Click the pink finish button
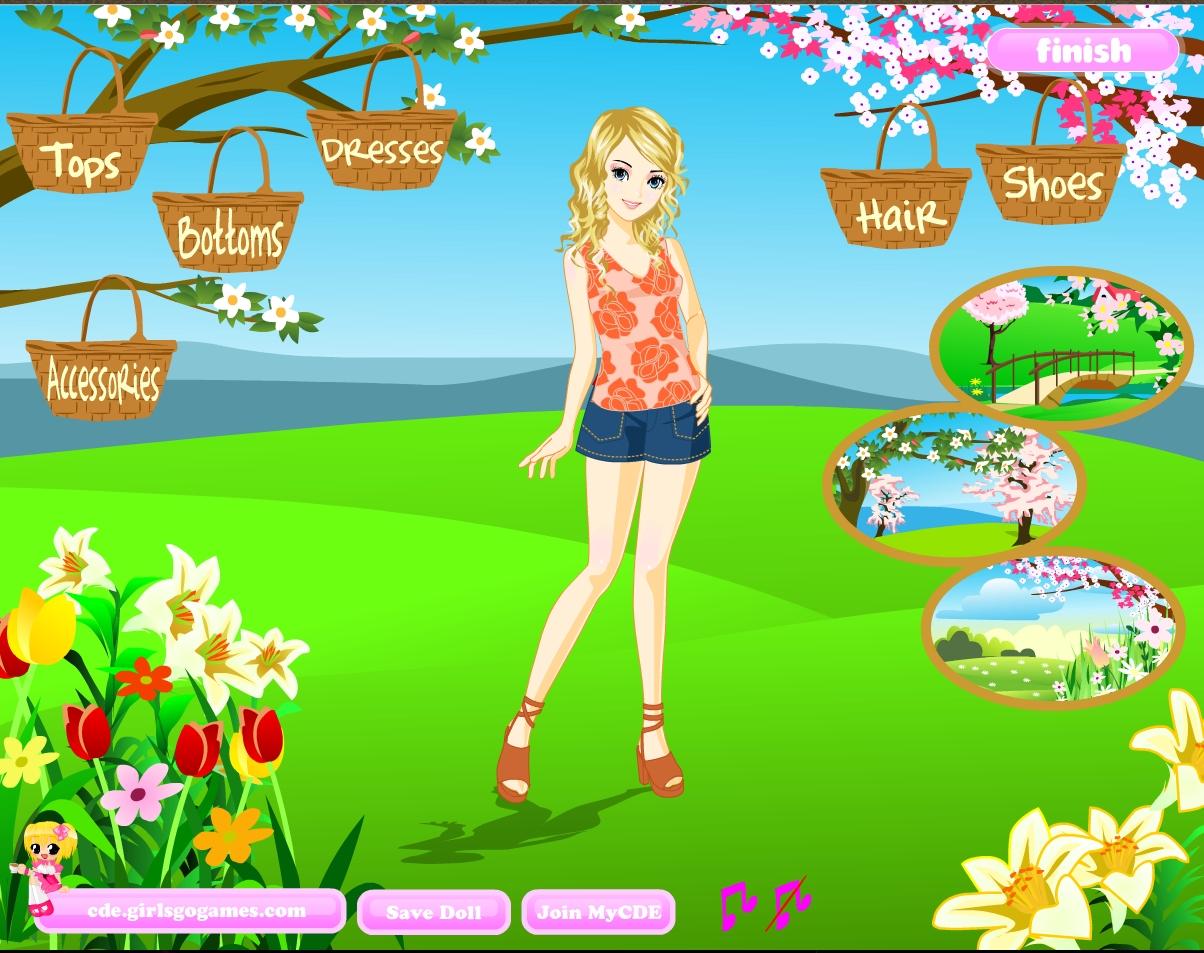 [x=1083, y=50]
